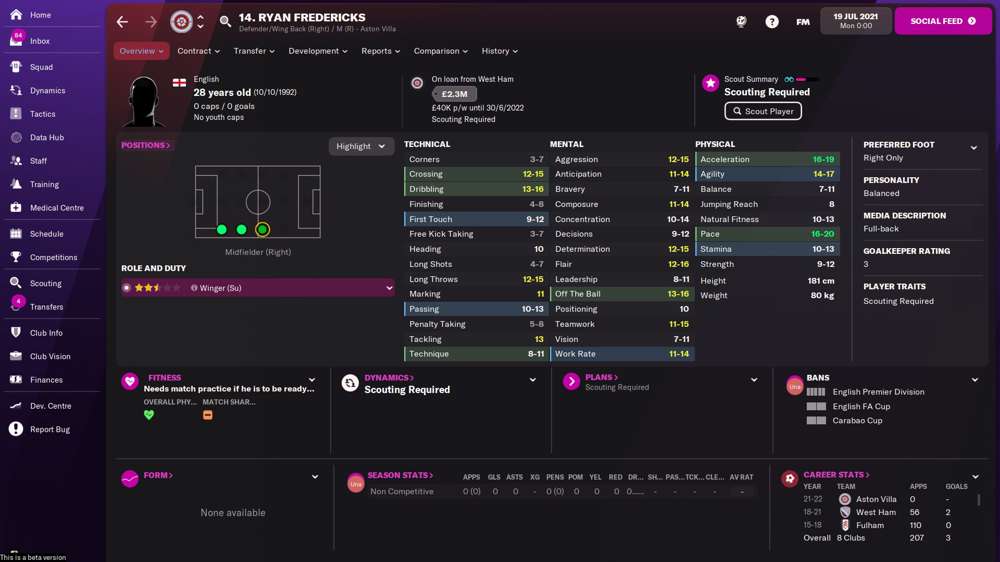
Task: Click the Scout Player button
Action: (763, 111)
